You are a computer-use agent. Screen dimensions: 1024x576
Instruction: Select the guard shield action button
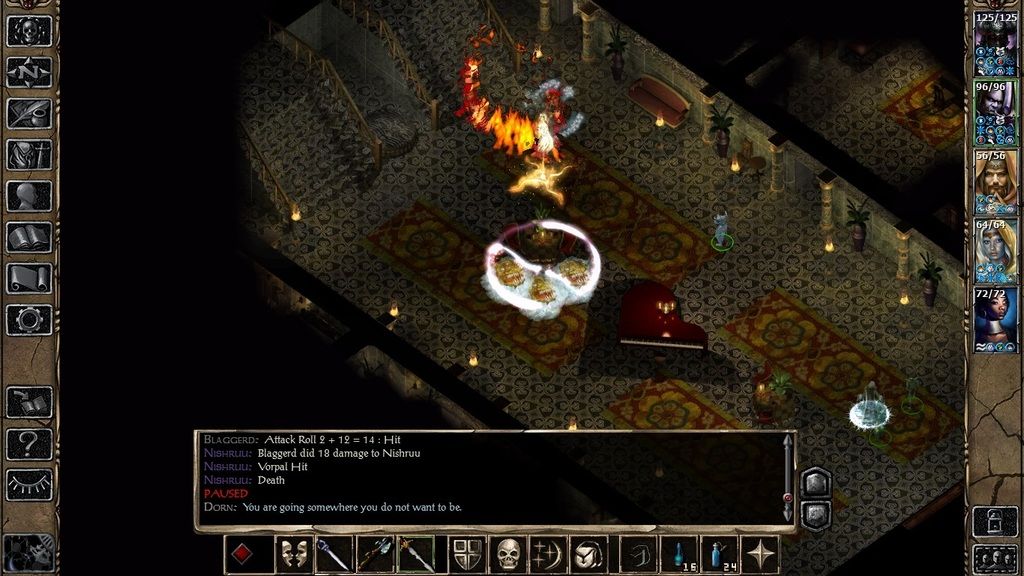pyautogui.click(x=468, y=554)
